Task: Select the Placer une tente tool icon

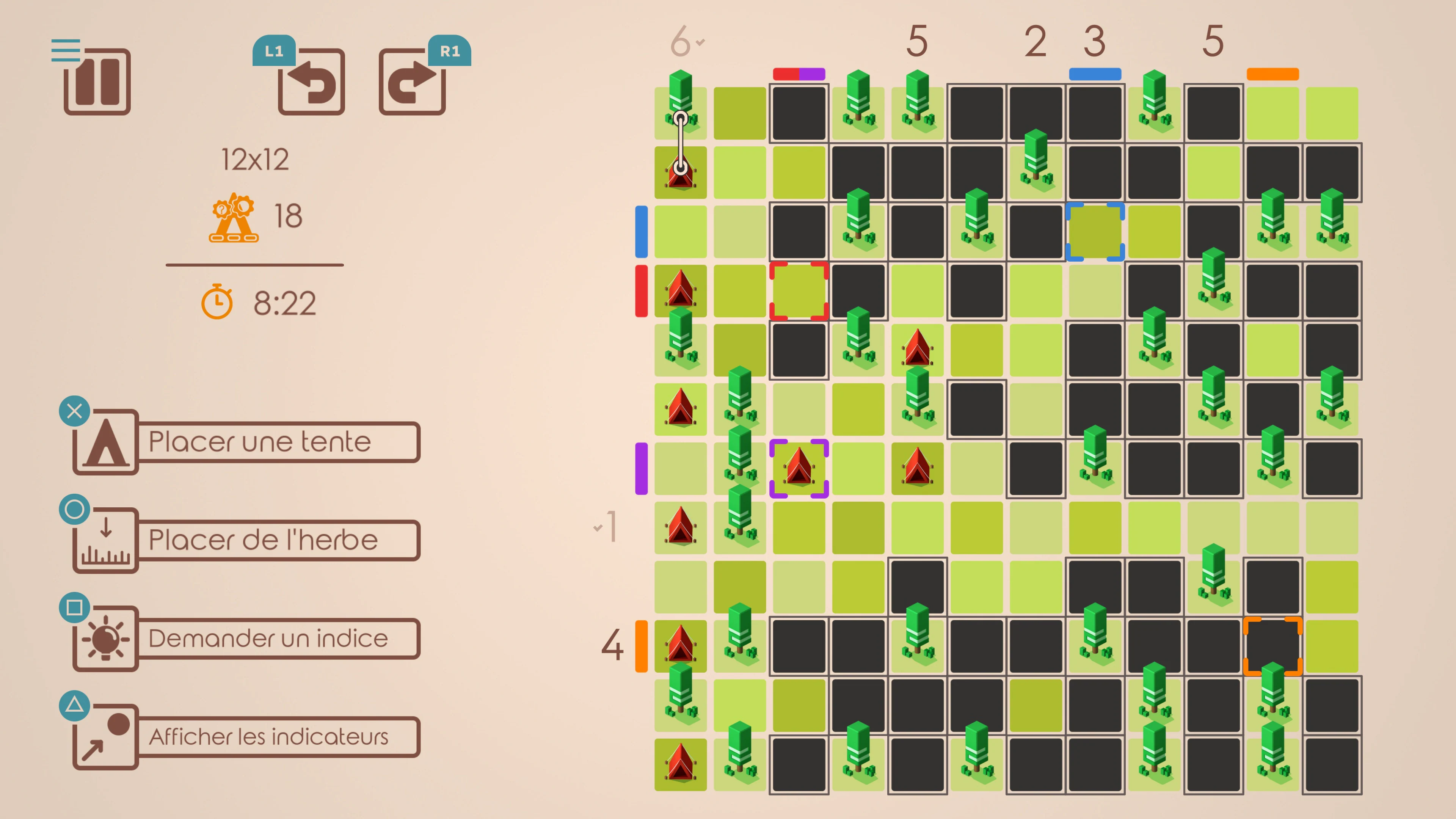Action: tap(105, 442)
